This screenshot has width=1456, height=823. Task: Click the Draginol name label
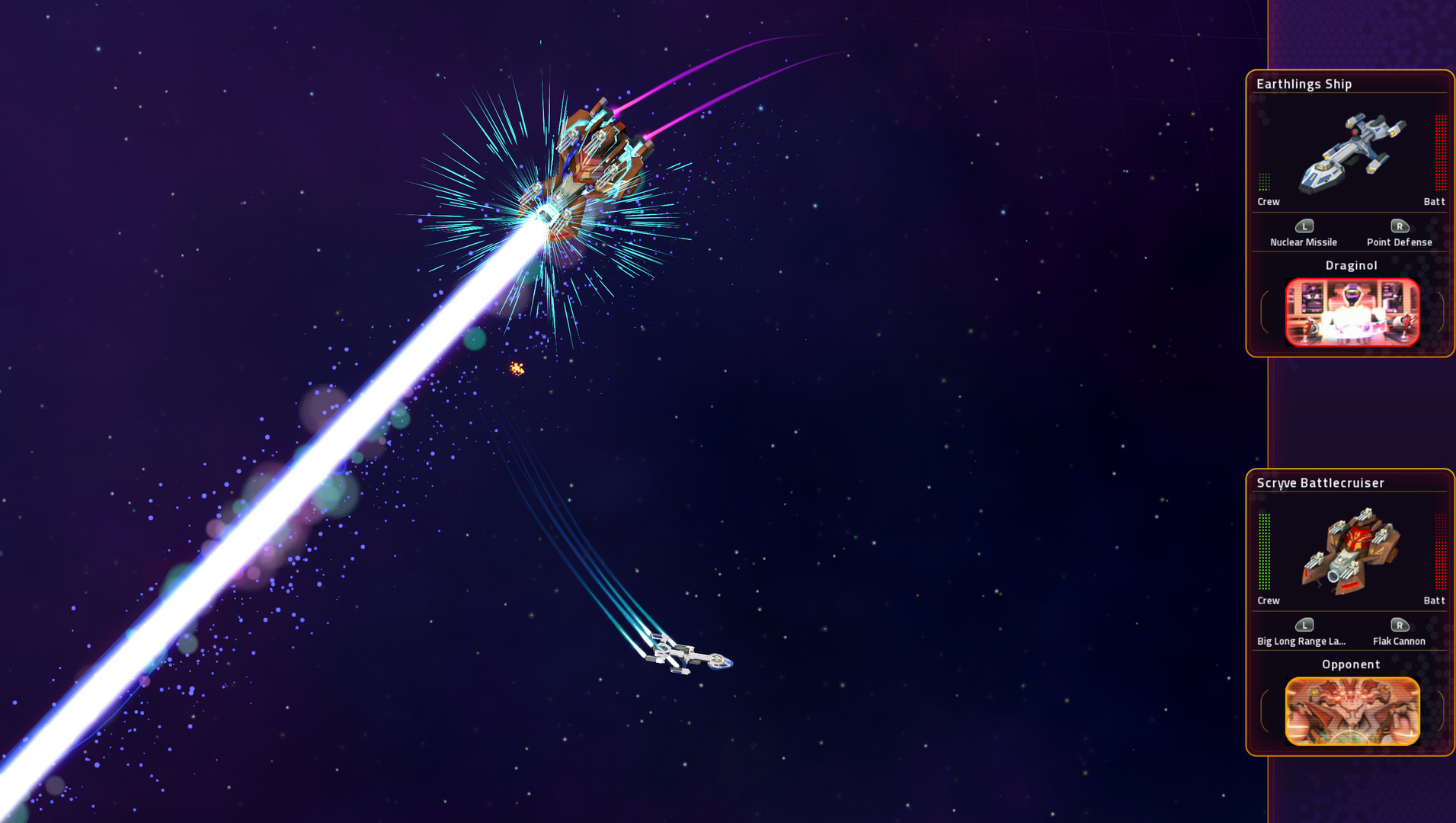click(x=1352, y=265)
